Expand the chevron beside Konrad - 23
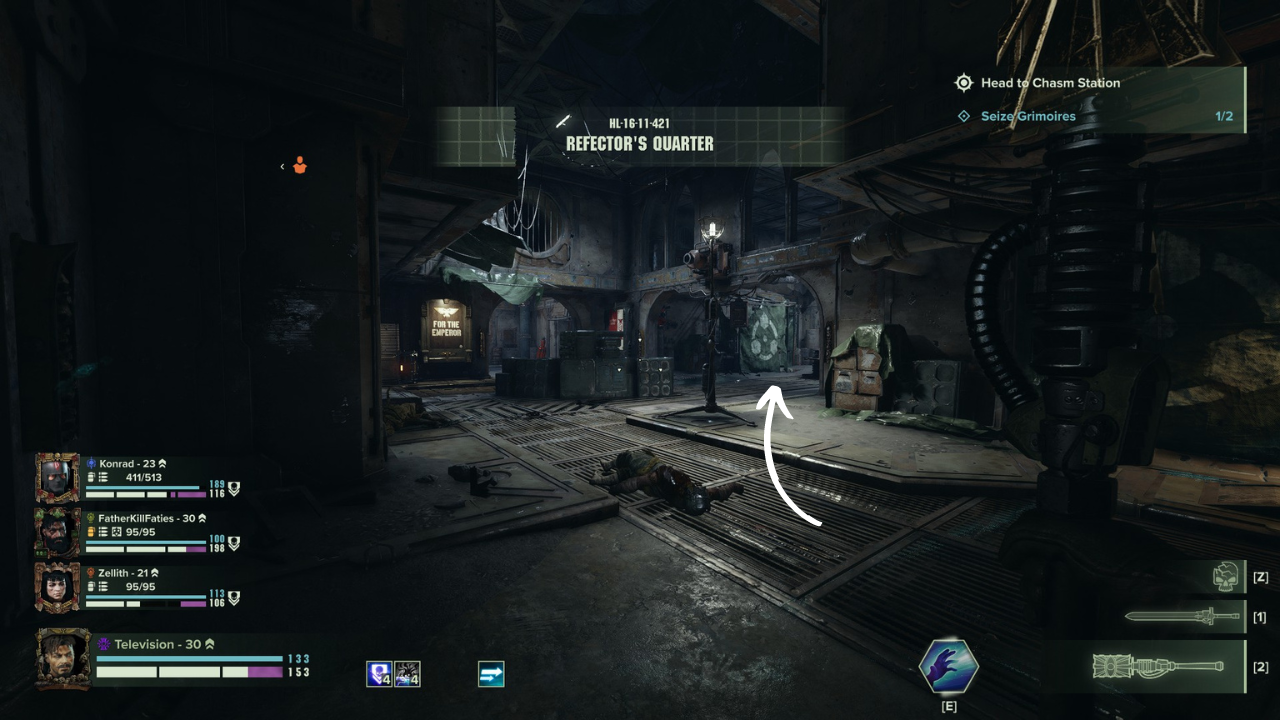1280x720 pixels. (162, 464)
